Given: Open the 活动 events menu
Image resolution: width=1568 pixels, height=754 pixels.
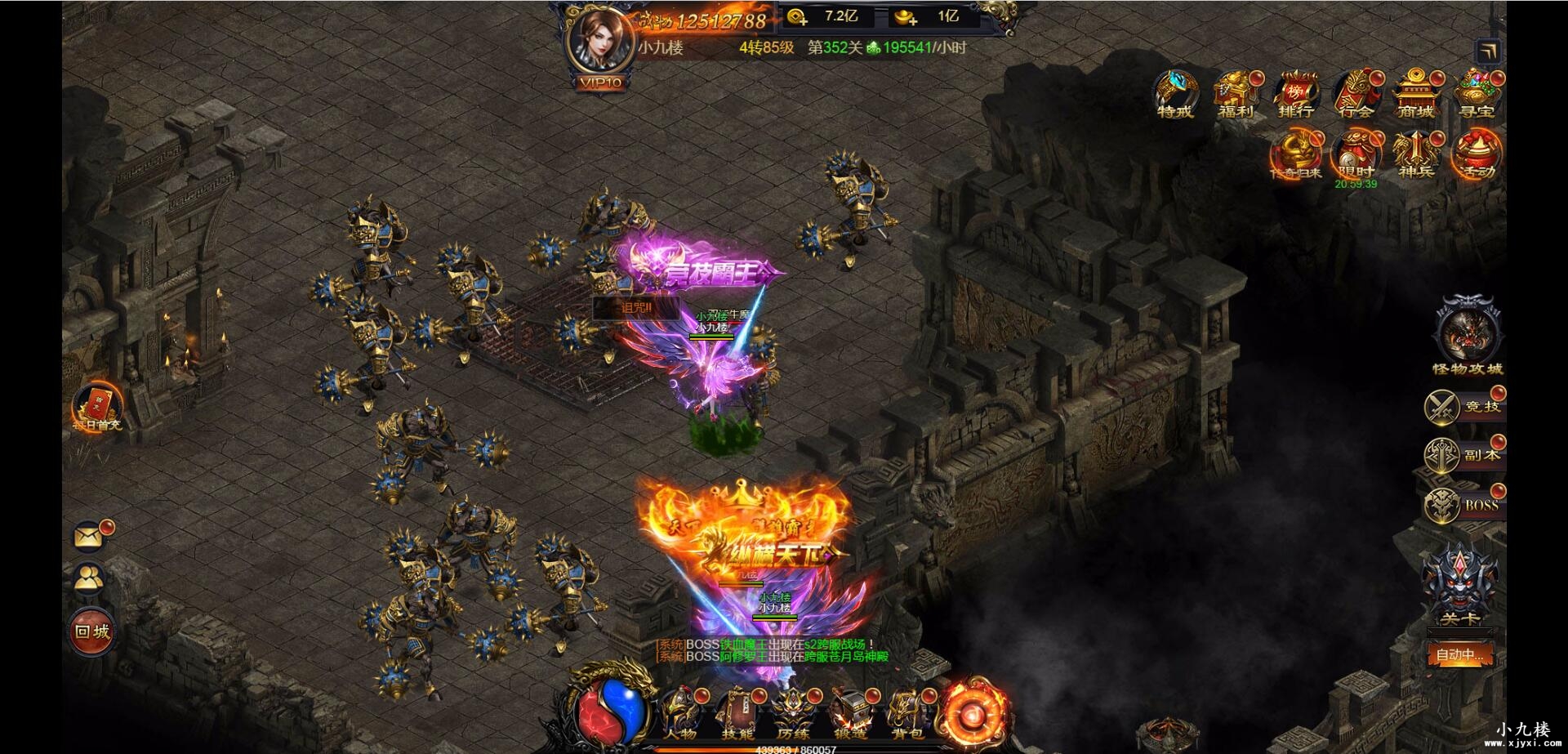Looking at the screenshot, I should coord(1477,154).
